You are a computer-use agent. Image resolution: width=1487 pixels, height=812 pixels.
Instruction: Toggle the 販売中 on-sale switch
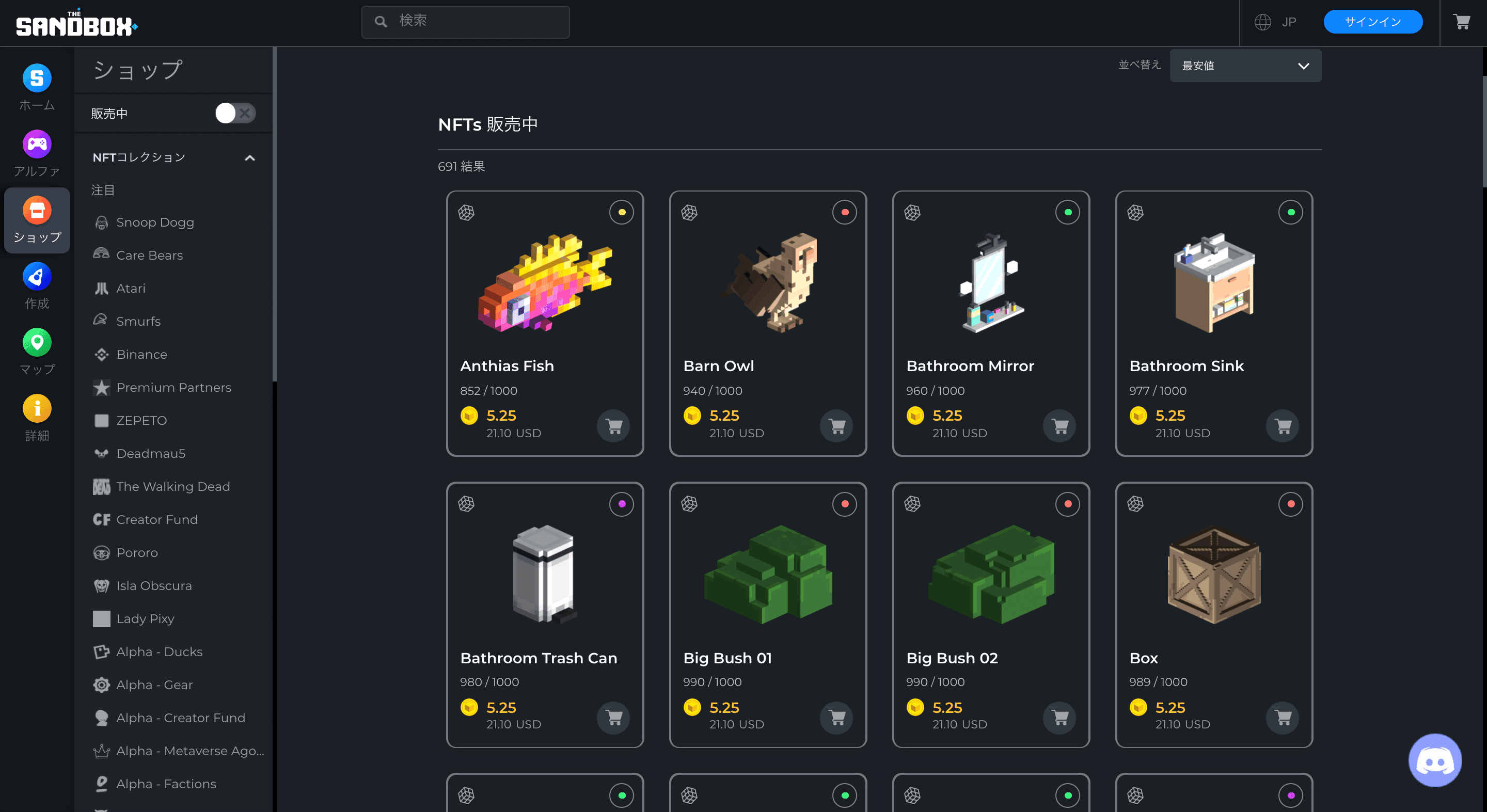[235, 113]
